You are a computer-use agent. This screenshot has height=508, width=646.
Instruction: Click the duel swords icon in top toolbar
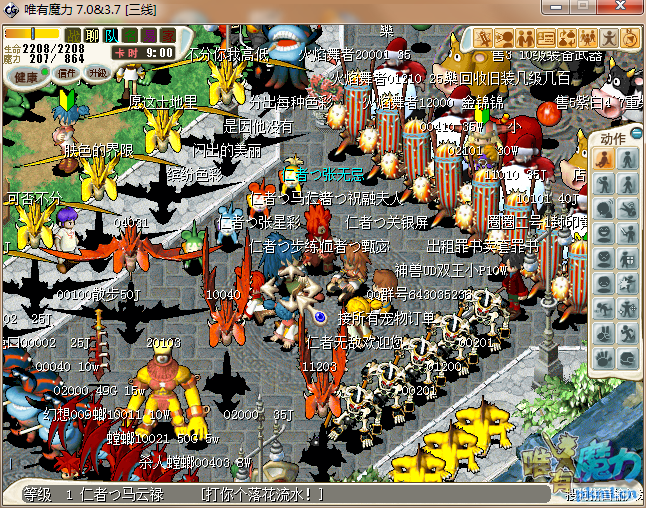coord(481,38)
